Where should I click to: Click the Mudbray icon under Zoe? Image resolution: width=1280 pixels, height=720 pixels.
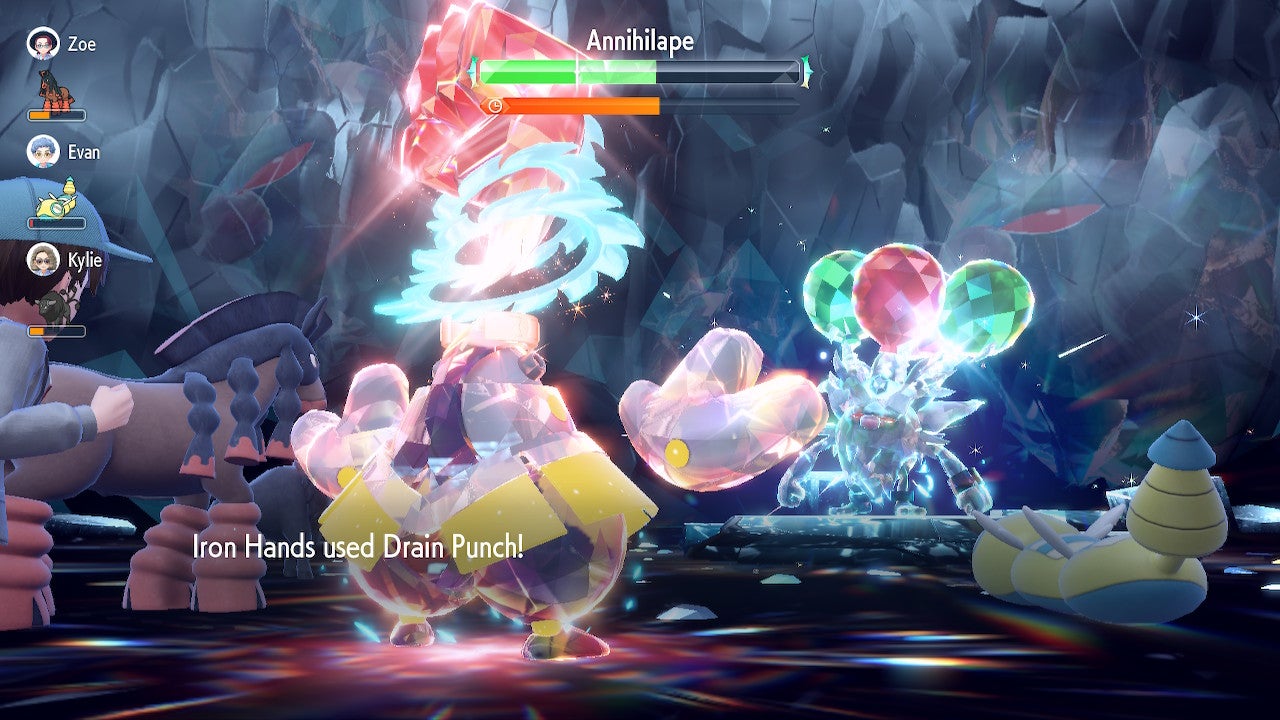(x=58, y=92)
